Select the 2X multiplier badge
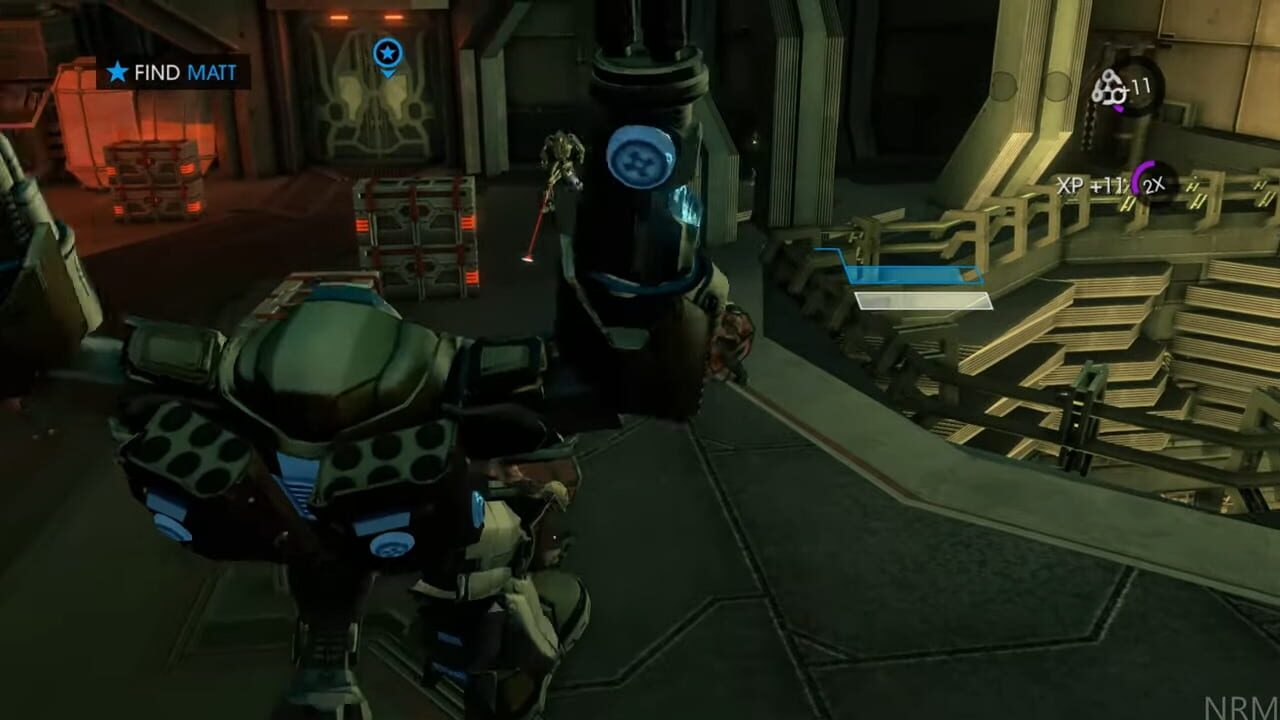This screenshot has height=720, width=1280. click(1154, 184)
